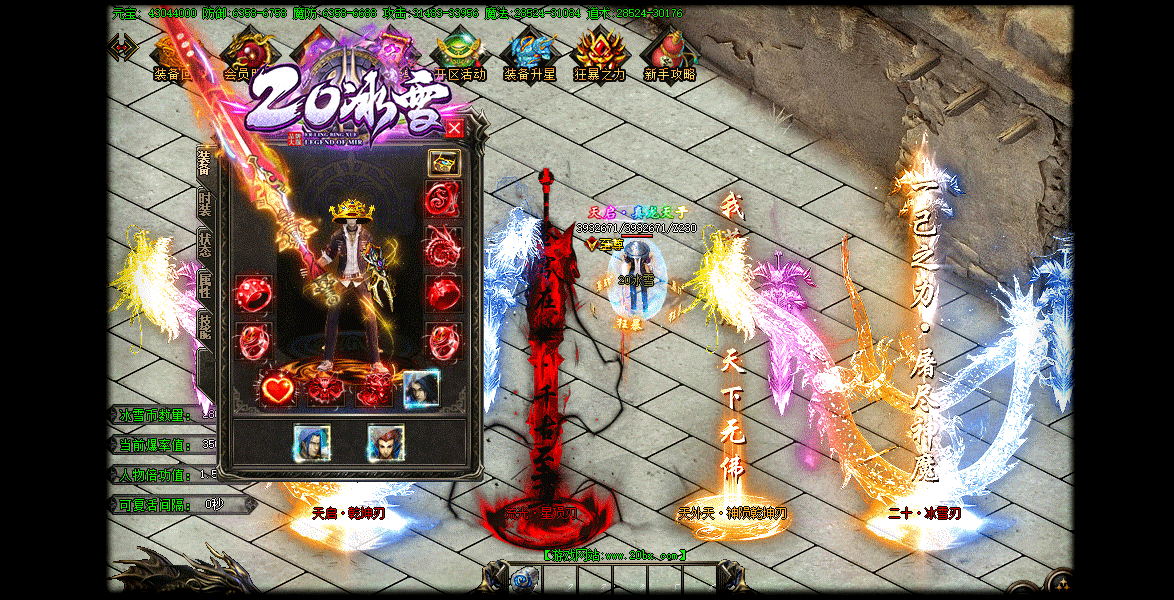Use the blue scroll item in hotbar
This screenshot has height=600, width=1174.
click(523, 579)
